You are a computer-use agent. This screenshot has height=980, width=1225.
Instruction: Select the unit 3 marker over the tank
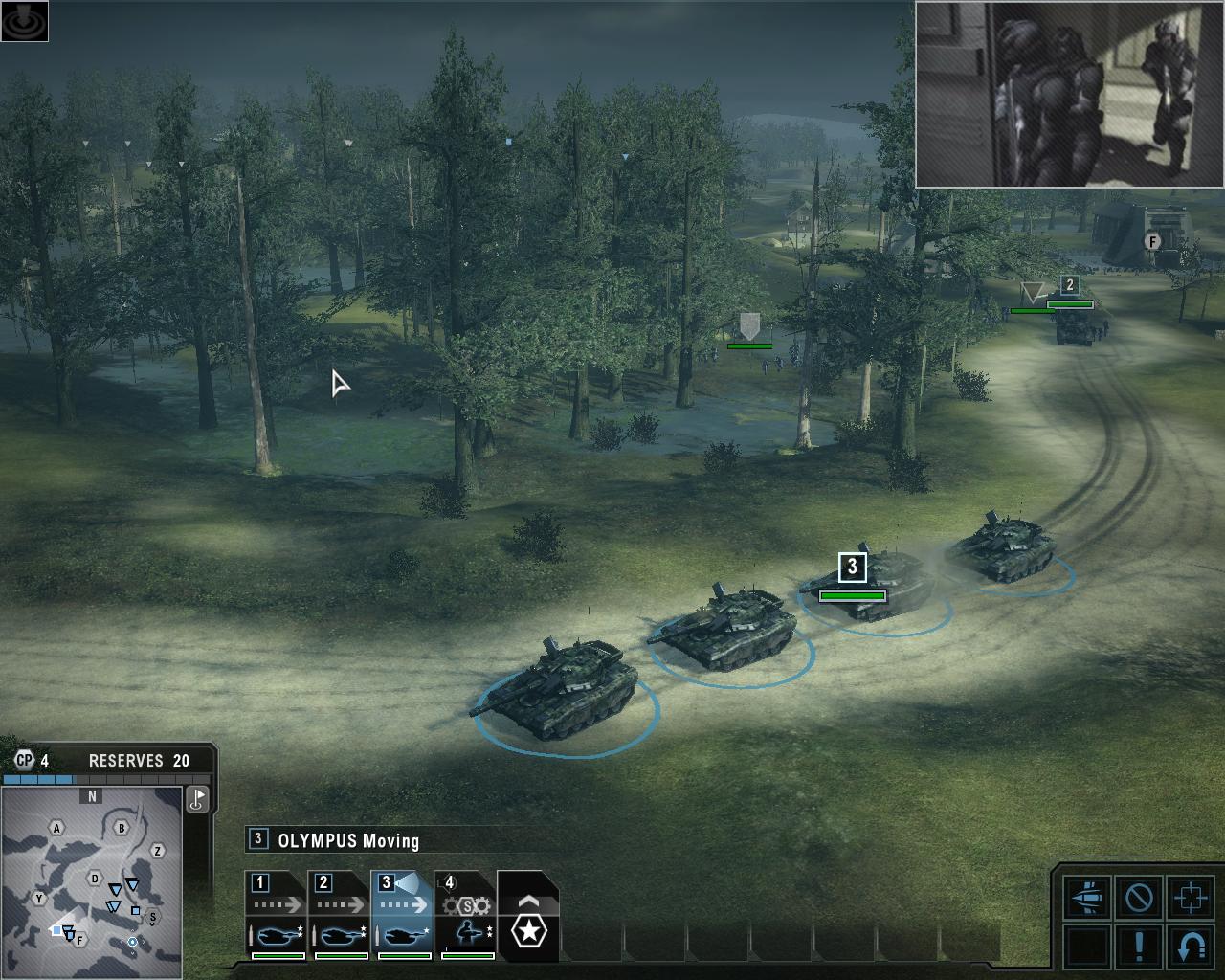tap(852, 567)
